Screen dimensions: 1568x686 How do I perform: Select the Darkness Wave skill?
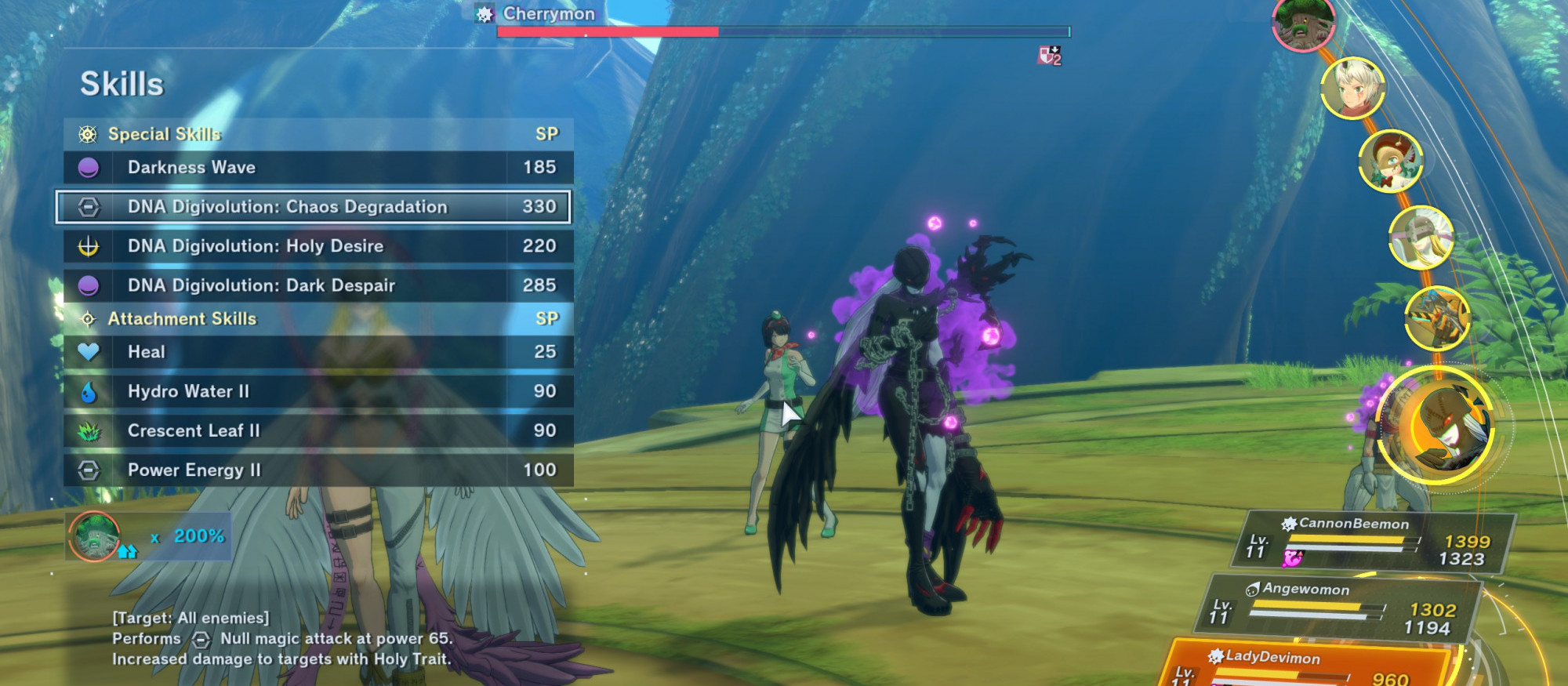tap(318, 168)
